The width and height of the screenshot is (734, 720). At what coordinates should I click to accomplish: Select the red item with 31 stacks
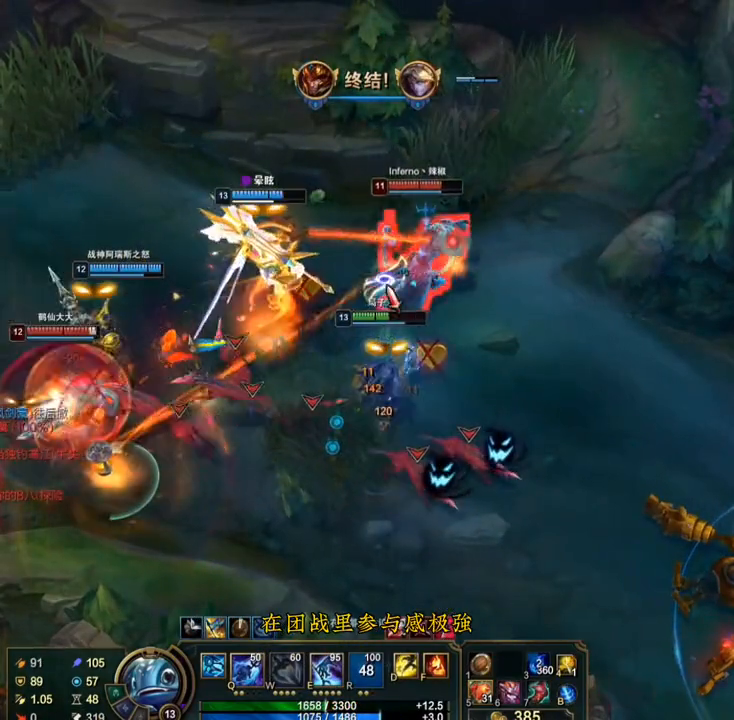[481, 692]
